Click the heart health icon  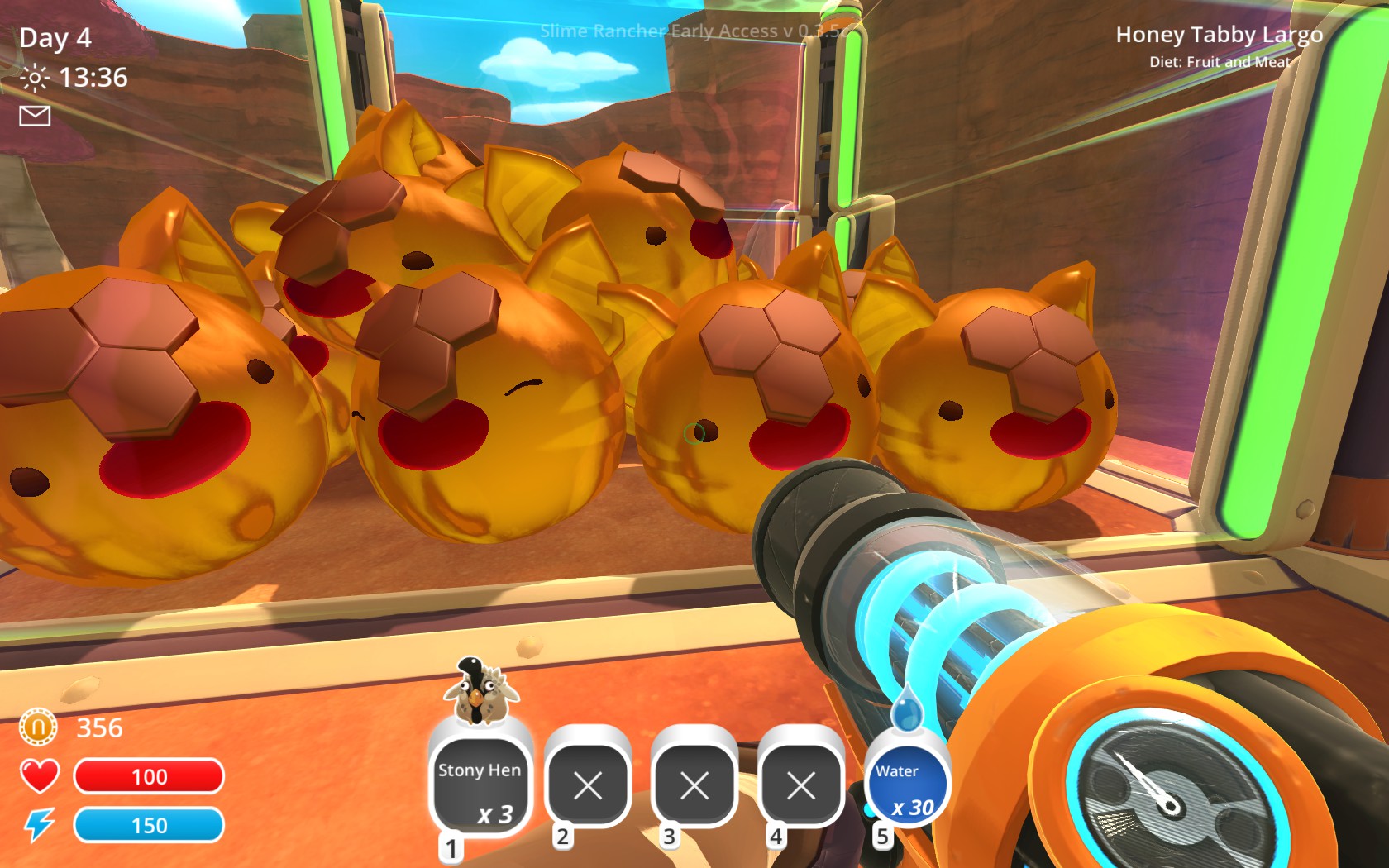tap(38, 775)
